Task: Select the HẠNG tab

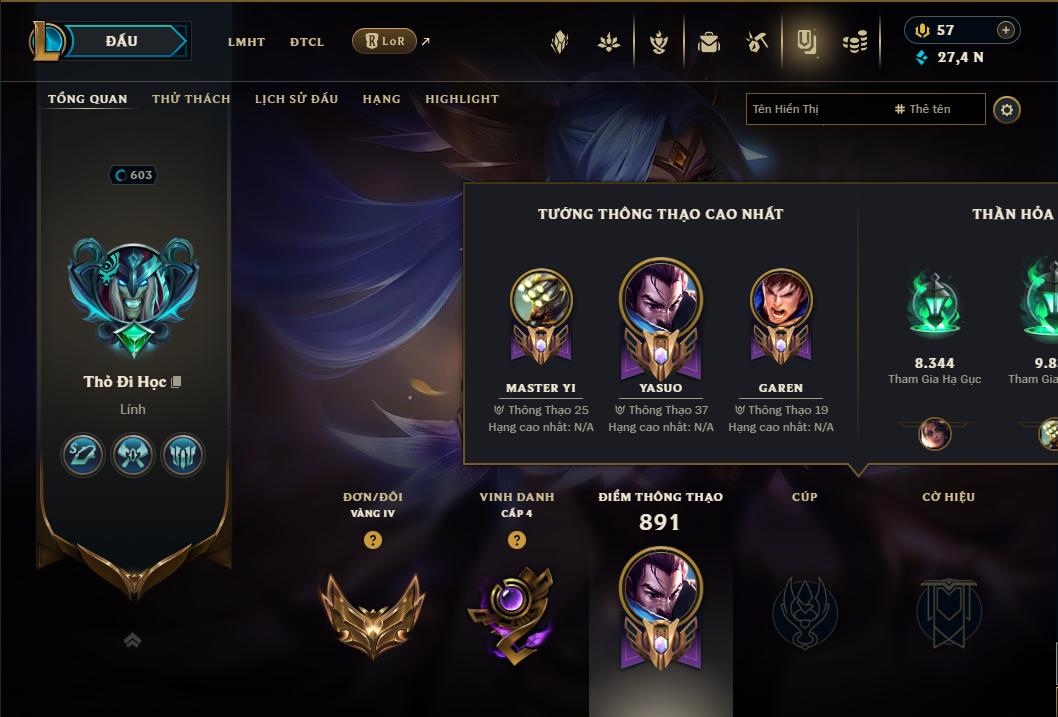Action: point(381,99)
